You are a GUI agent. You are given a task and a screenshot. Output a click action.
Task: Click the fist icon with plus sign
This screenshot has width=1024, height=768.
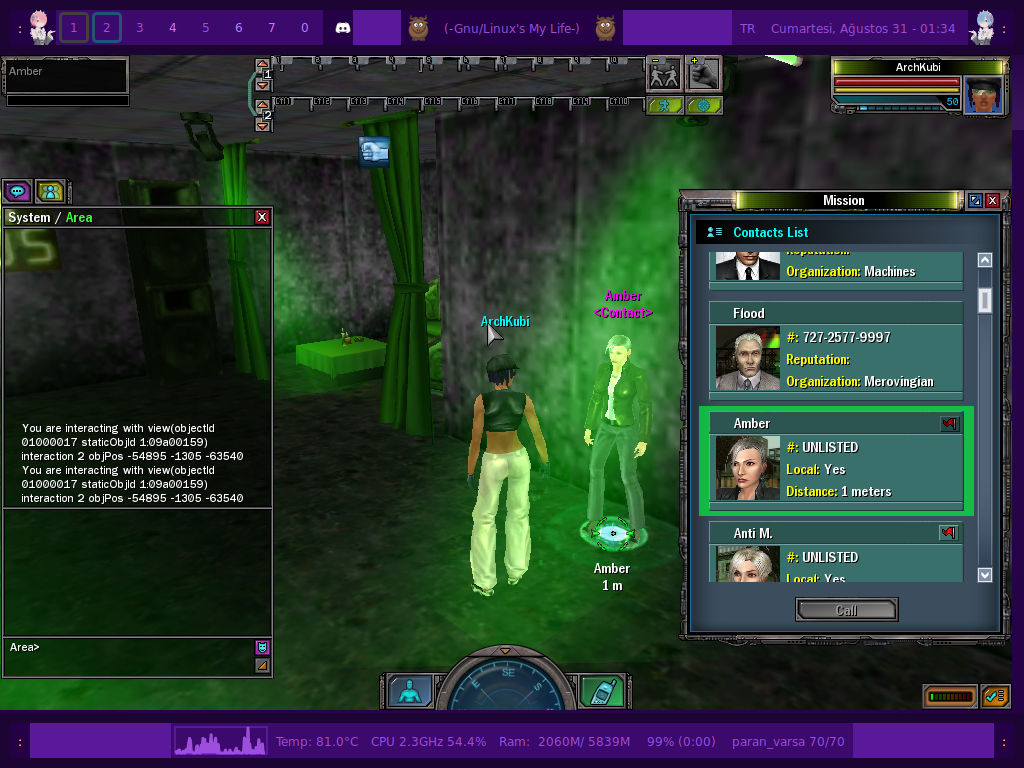tap(704, 73)
